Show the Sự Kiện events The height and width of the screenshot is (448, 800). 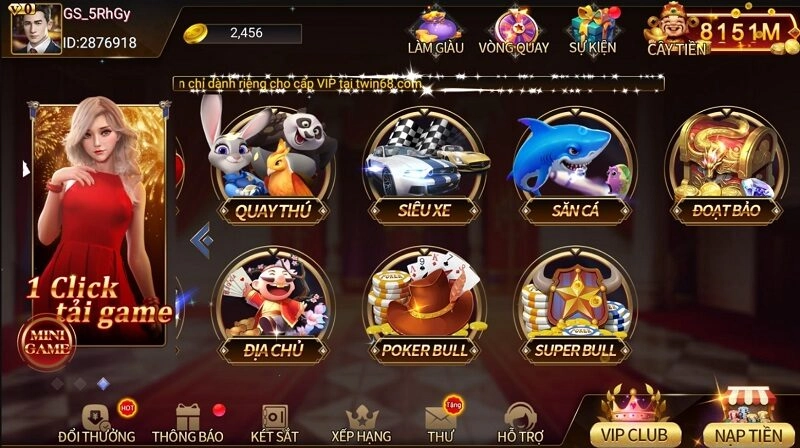click(x=593, y=30)
